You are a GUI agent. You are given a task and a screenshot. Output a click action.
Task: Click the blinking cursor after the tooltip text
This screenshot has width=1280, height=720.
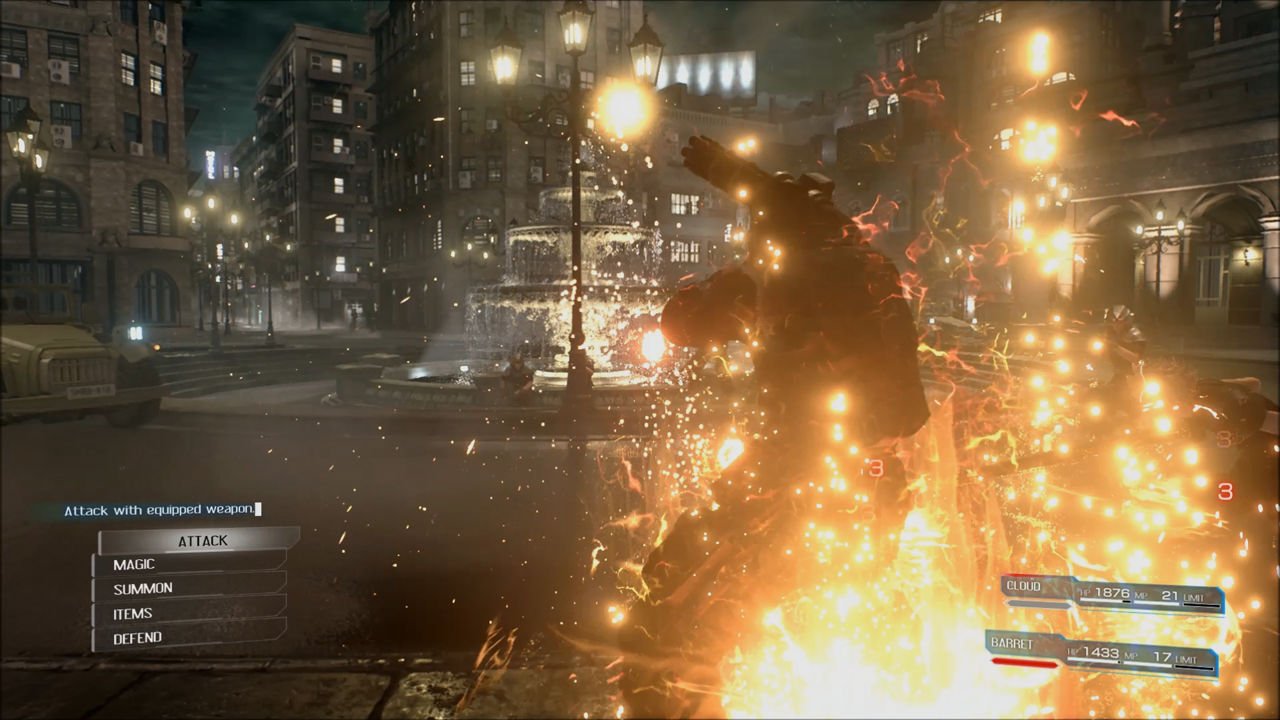pos(258,510)
